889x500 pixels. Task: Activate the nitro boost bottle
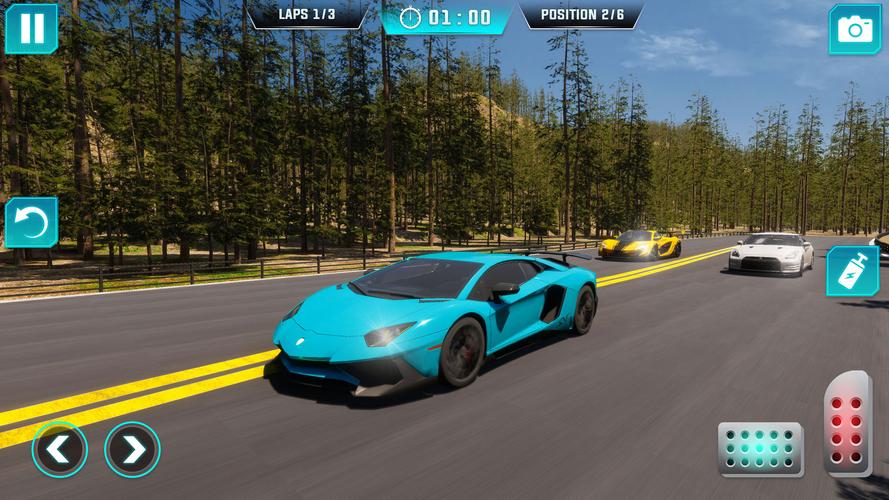(x=852, y=271)
